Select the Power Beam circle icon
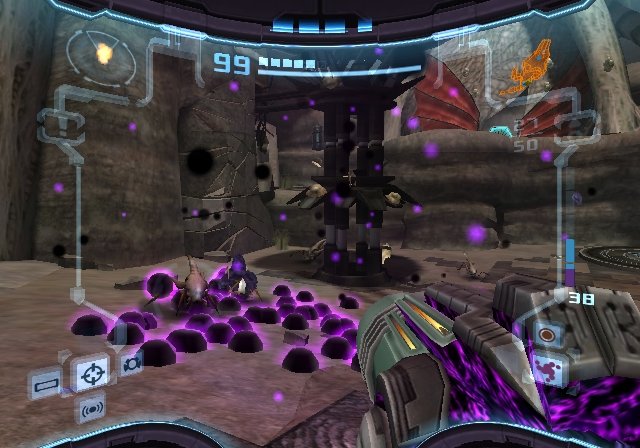 tap(547, 333)
